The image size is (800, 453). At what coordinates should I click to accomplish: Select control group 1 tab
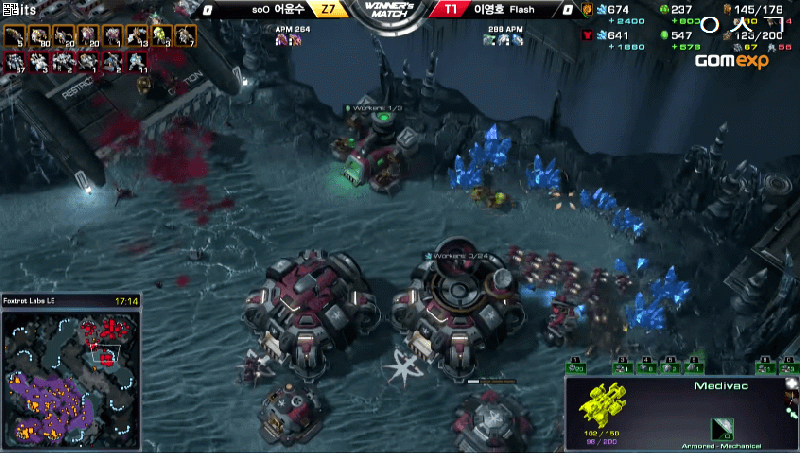(x=577, y=366)
